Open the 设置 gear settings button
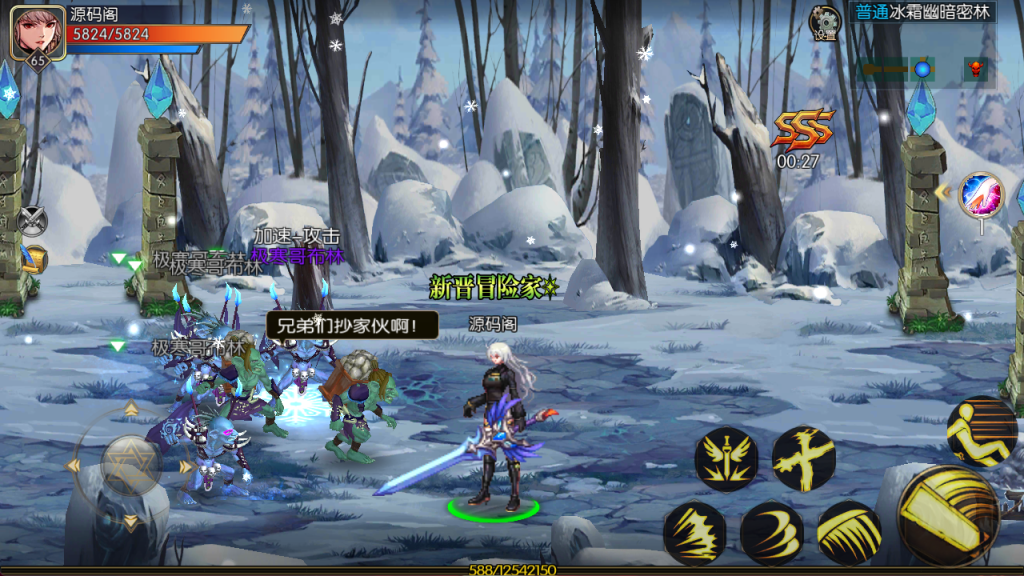Screen dimensions: 1024x576 pos(825,22)
